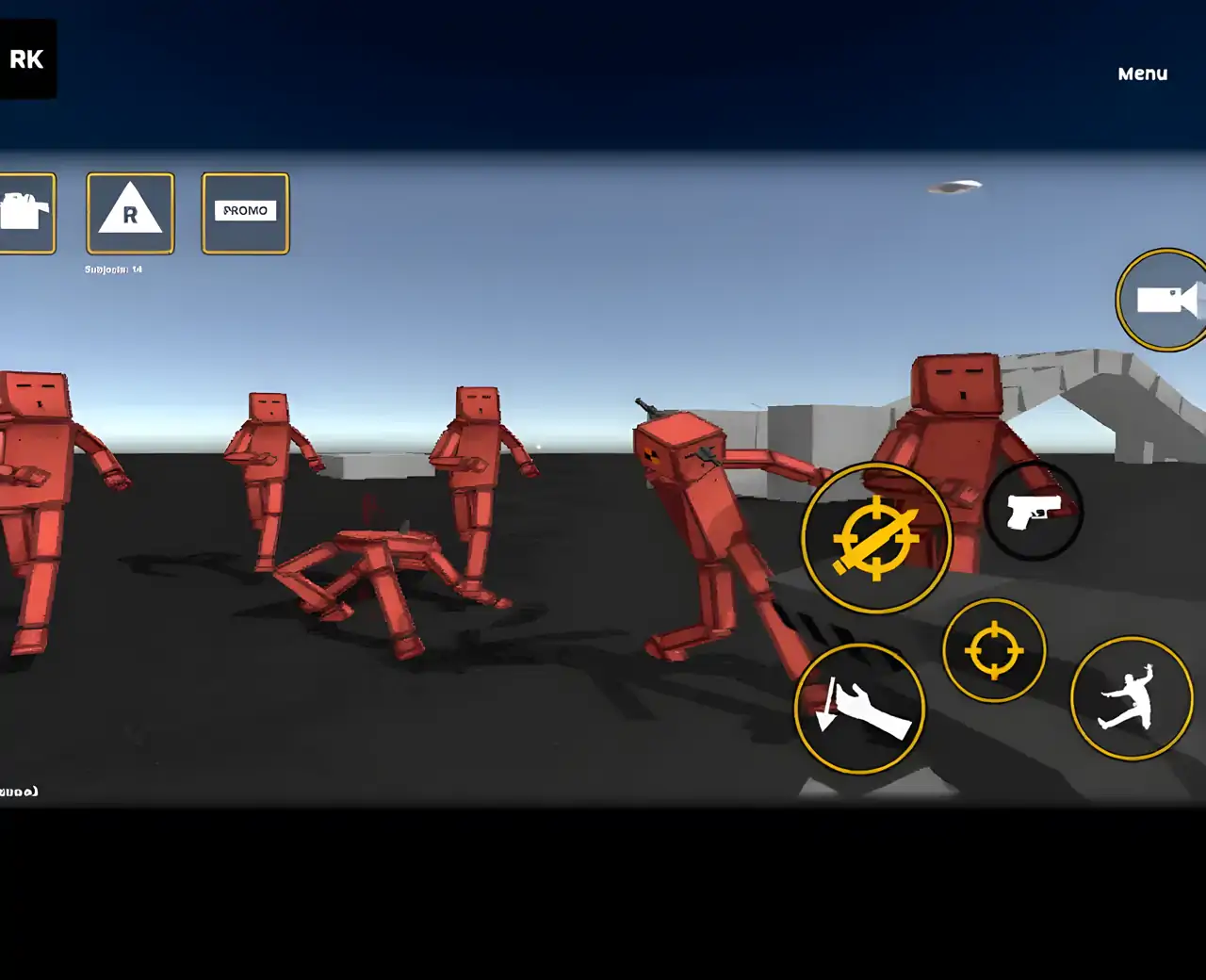The image size is (1206, 980).
Task: Tap the triangular R Subjugate button
Action: click(130, 213)
